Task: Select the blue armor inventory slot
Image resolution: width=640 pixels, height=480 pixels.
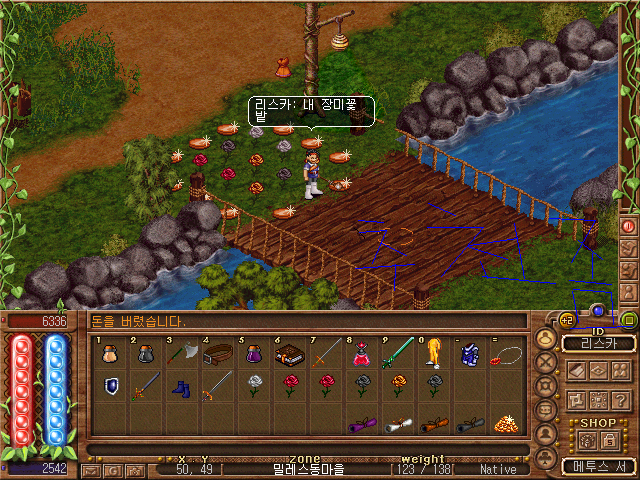Action: (x=470, y=354)
